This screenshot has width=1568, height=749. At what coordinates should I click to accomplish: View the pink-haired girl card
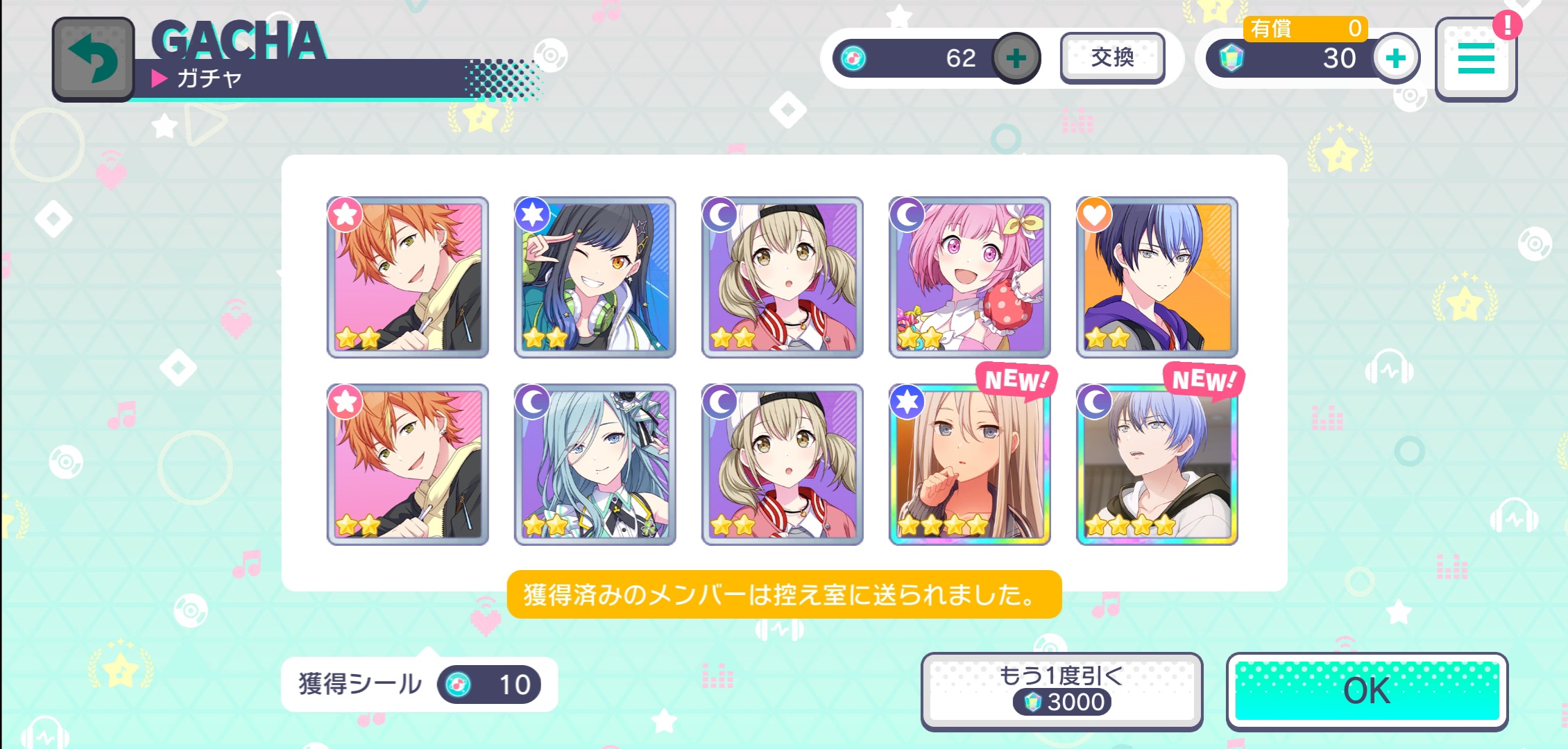(x=969, y=277)
